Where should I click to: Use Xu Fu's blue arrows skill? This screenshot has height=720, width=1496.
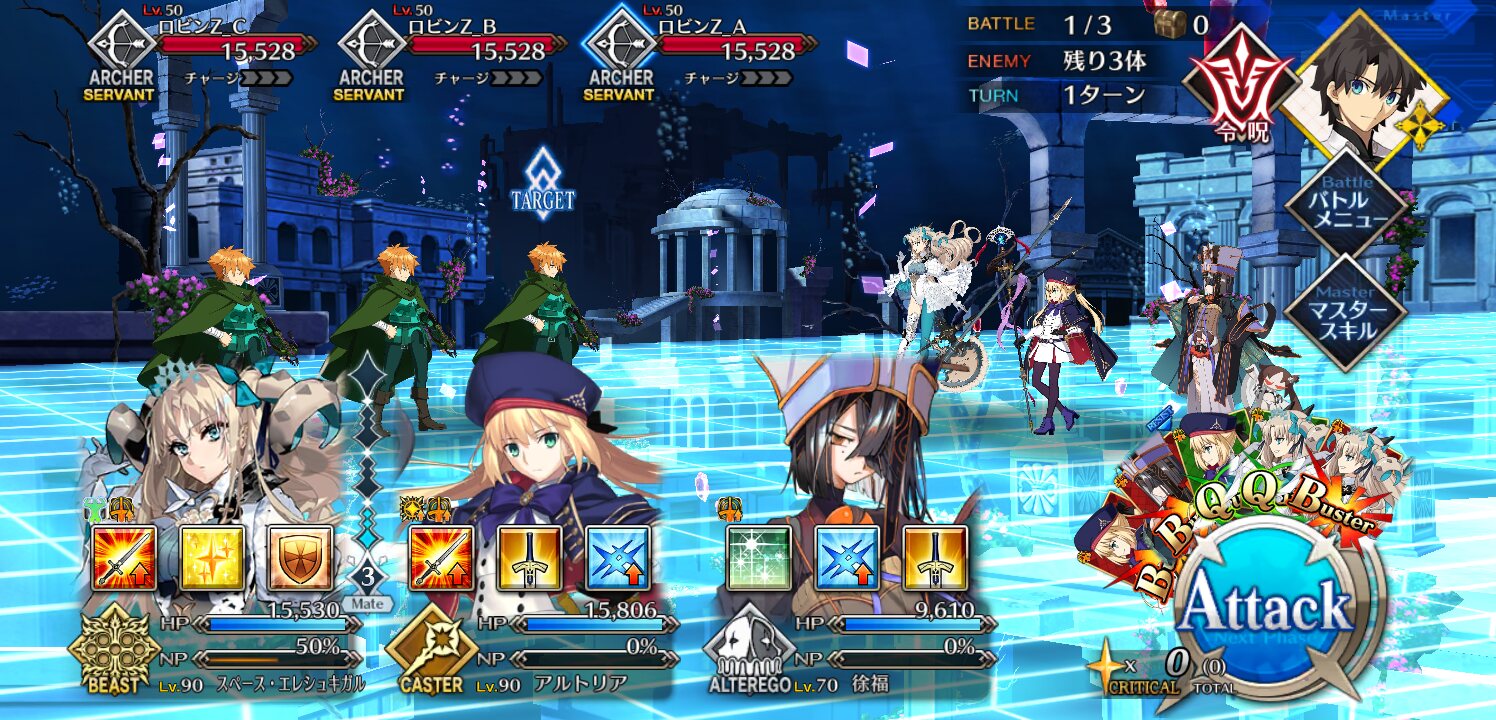[x=847, y=557]
